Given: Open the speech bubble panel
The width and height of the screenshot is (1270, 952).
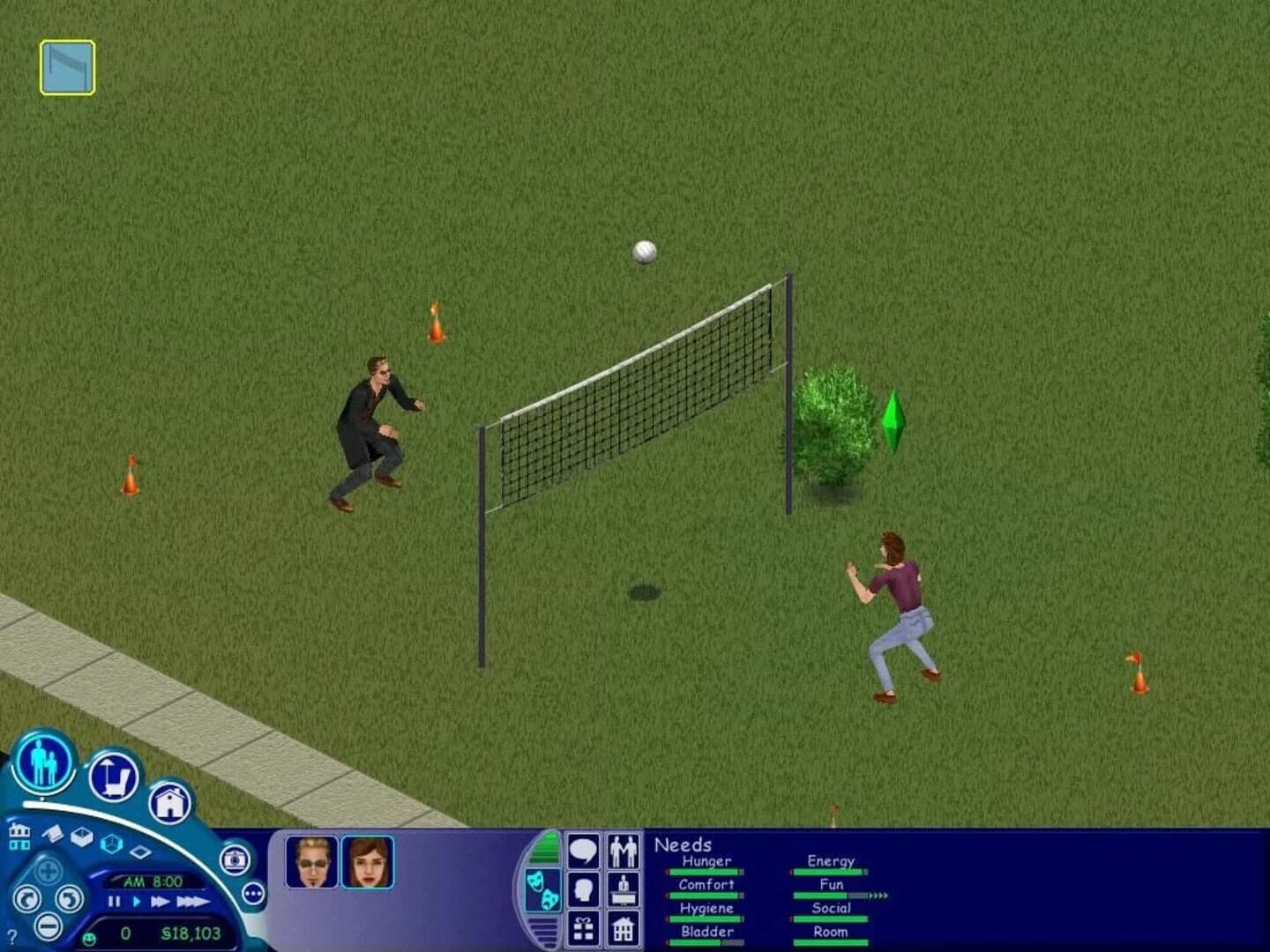Looking at the screenshot, I should point(582,851).
